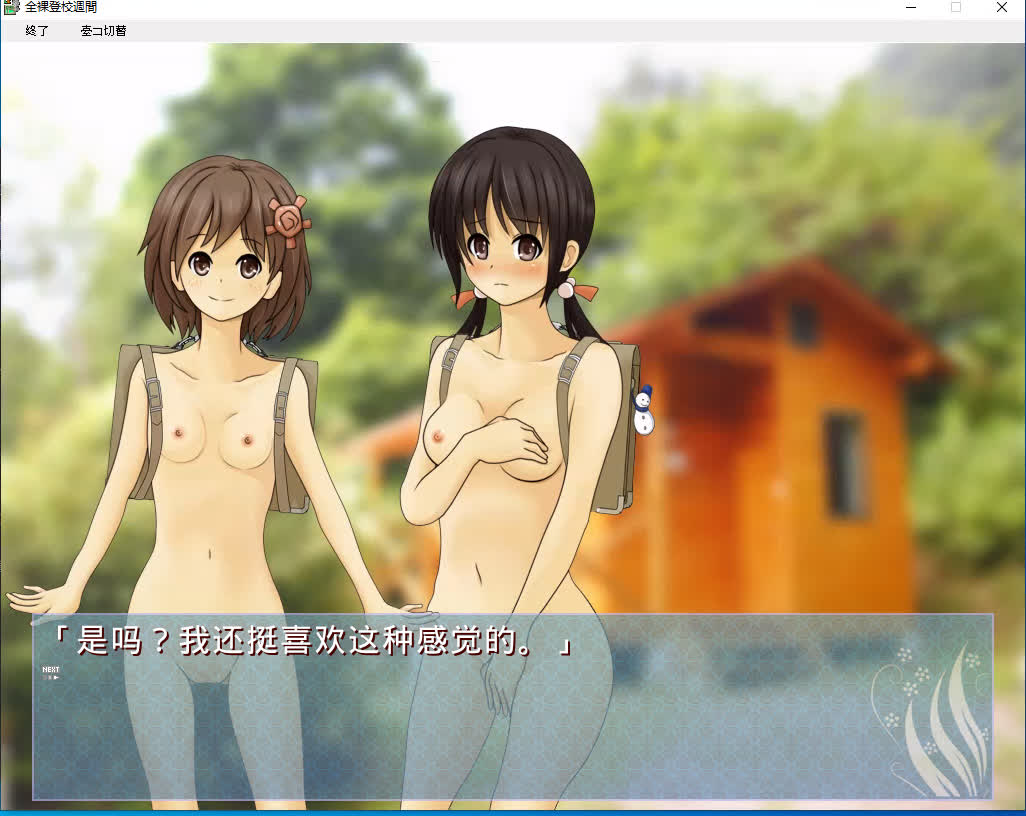This screenshot has height=816, width=1026.
Task: Open the menu entry right of 終了
Action: click(x=103, y=31)
